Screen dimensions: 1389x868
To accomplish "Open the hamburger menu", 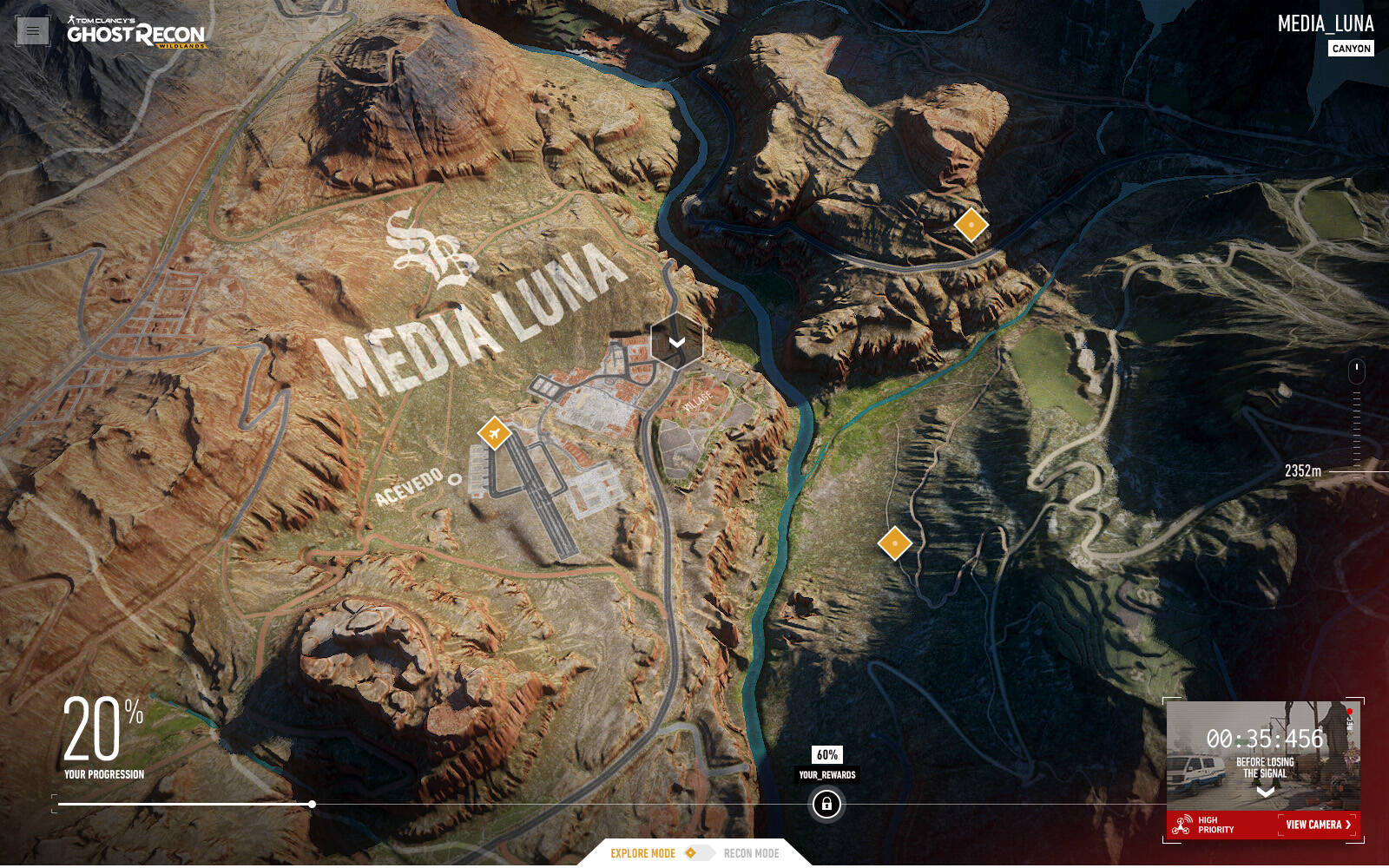I will pyautogui.click(x=33, y=31).
